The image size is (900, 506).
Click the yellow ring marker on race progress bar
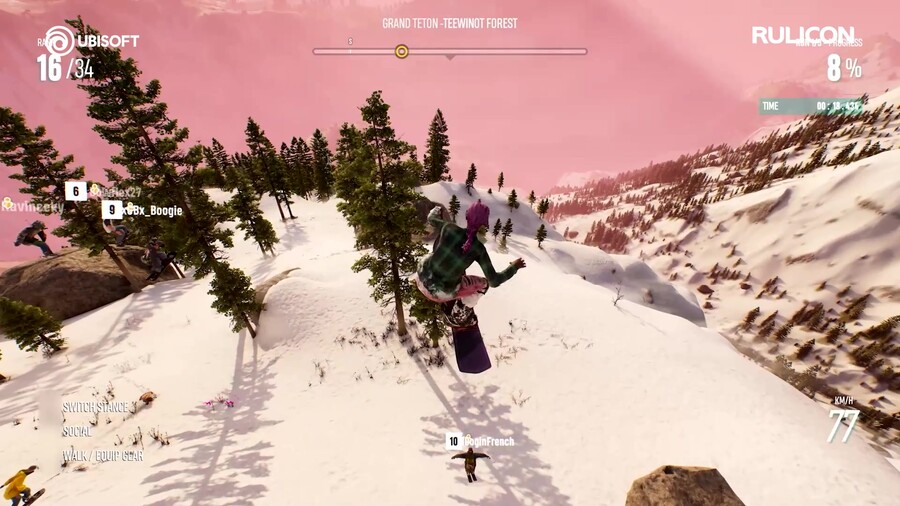point(402,51)
